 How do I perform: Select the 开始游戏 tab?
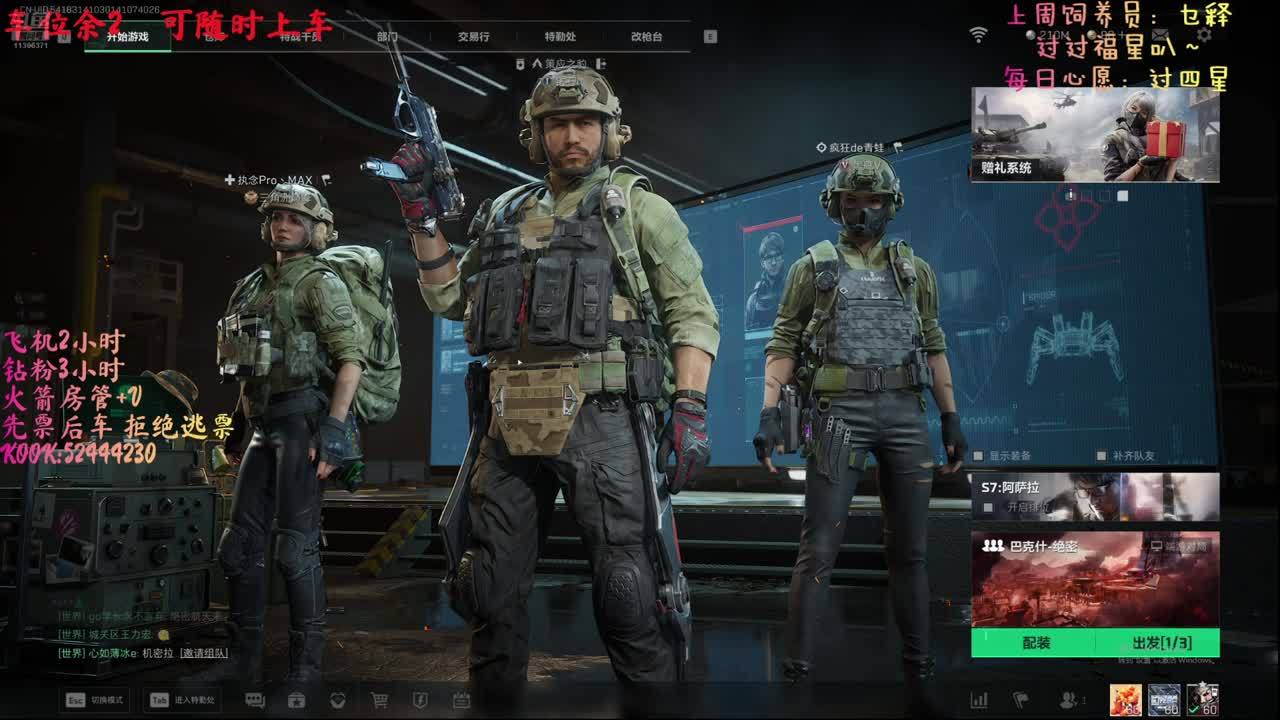pos(127,37)
